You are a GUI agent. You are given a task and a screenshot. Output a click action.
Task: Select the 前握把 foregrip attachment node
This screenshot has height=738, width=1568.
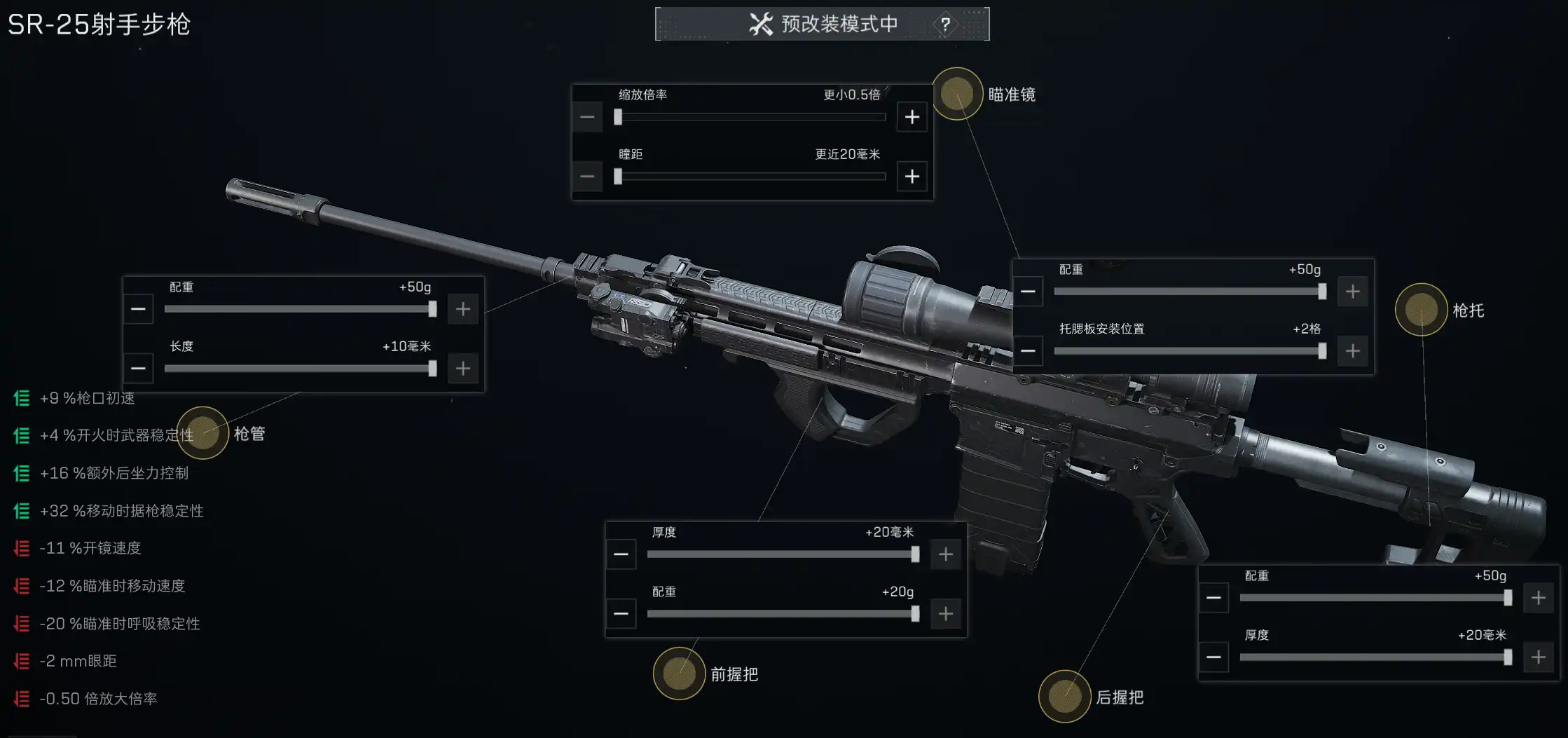(x=679, y=674)
